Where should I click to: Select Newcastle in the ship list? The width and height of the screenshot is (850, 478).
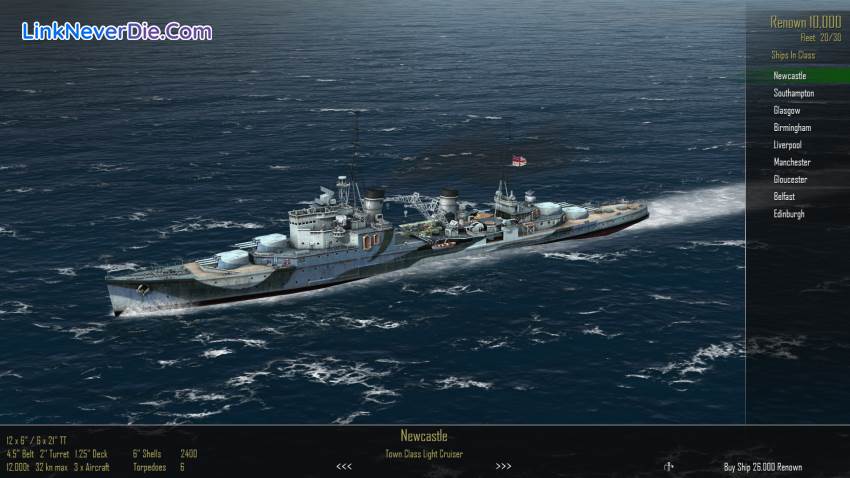pyautogui.click(x=790, y=76)
